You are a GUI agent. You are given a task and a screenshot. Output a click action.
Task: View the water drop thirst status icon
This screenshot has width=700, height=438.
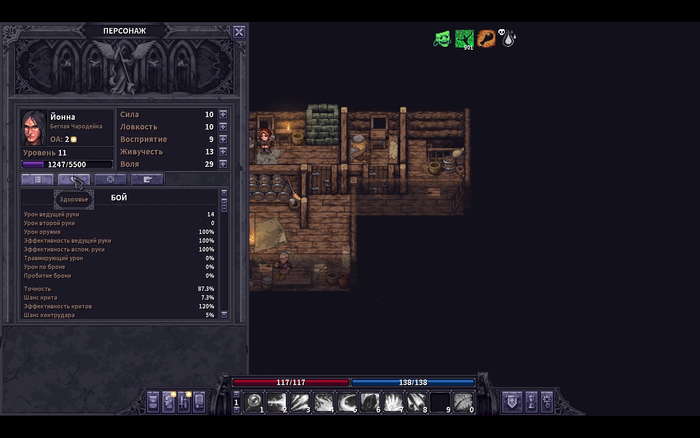pyautogui.click(x=509, y=40)
